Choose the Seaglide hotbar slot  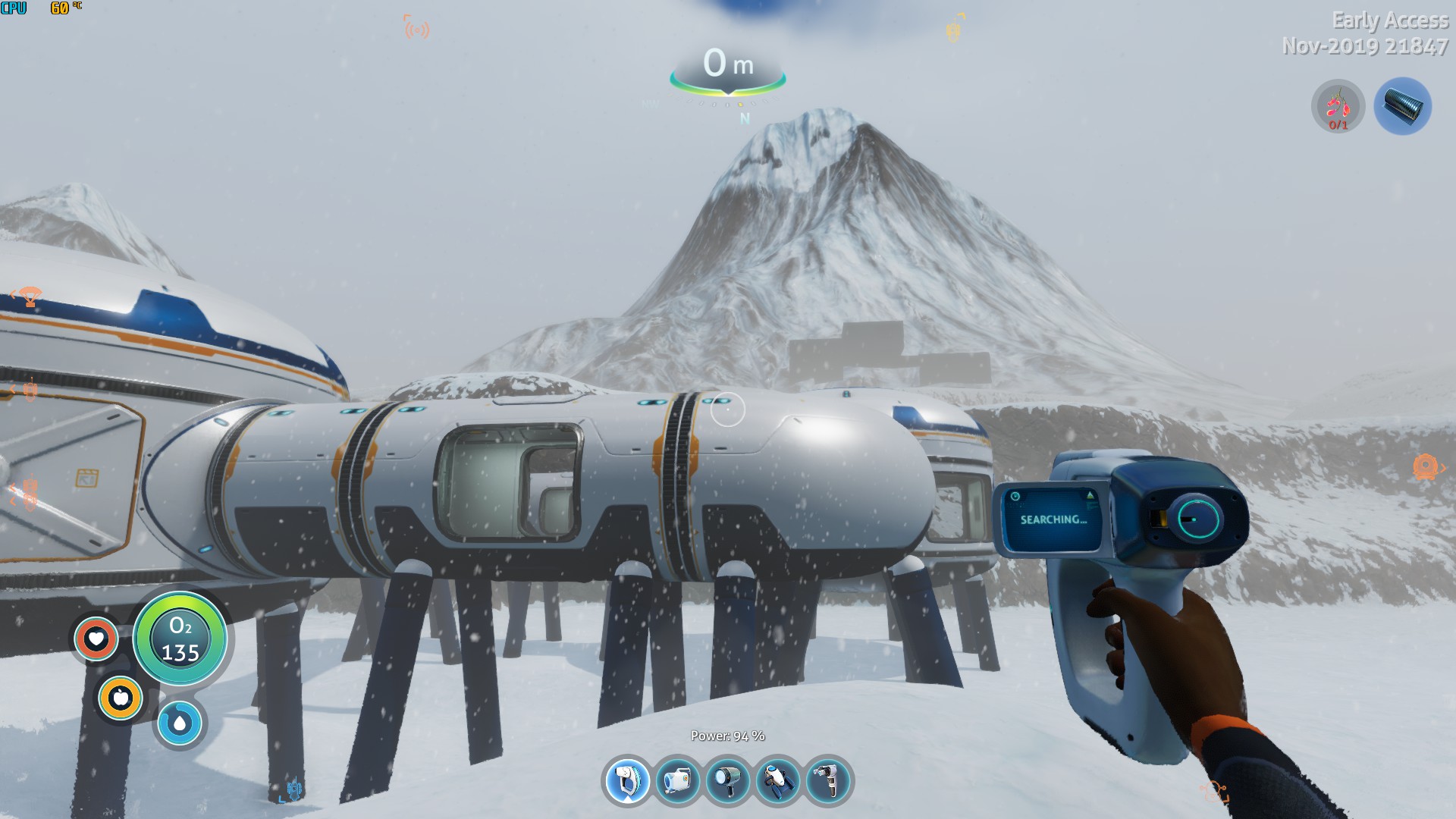pyautogui.click(x=777, y=781)
